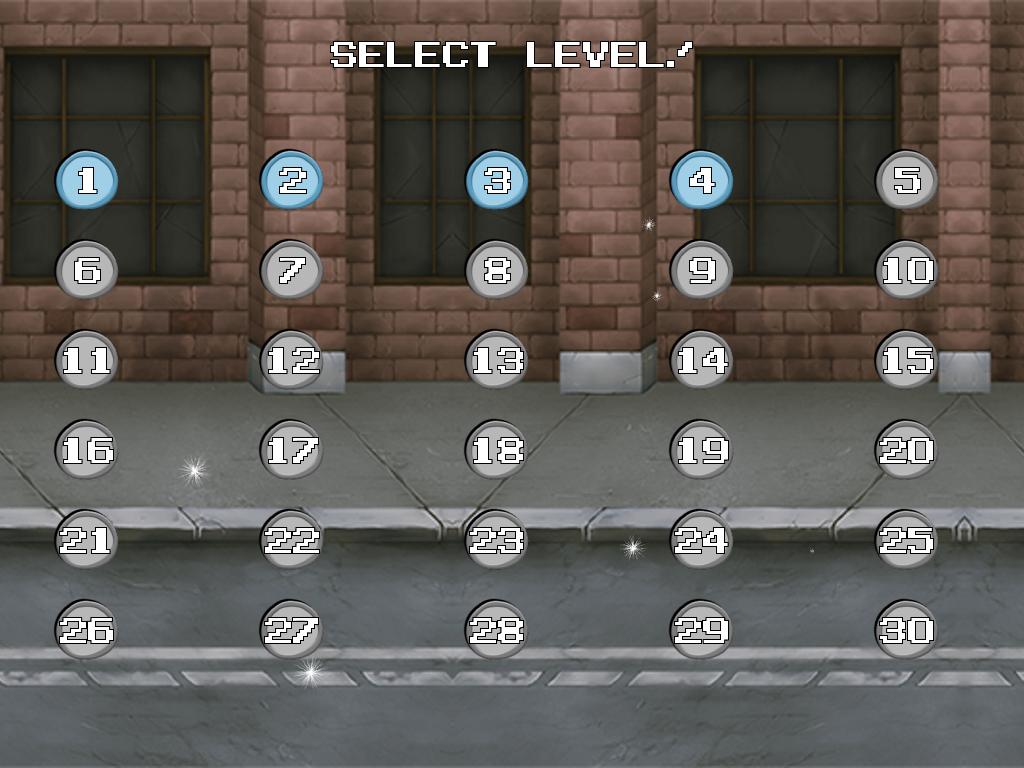This screenshot has height=768, width=1024.
Task: Click level 20
Action: pos(907,450)
